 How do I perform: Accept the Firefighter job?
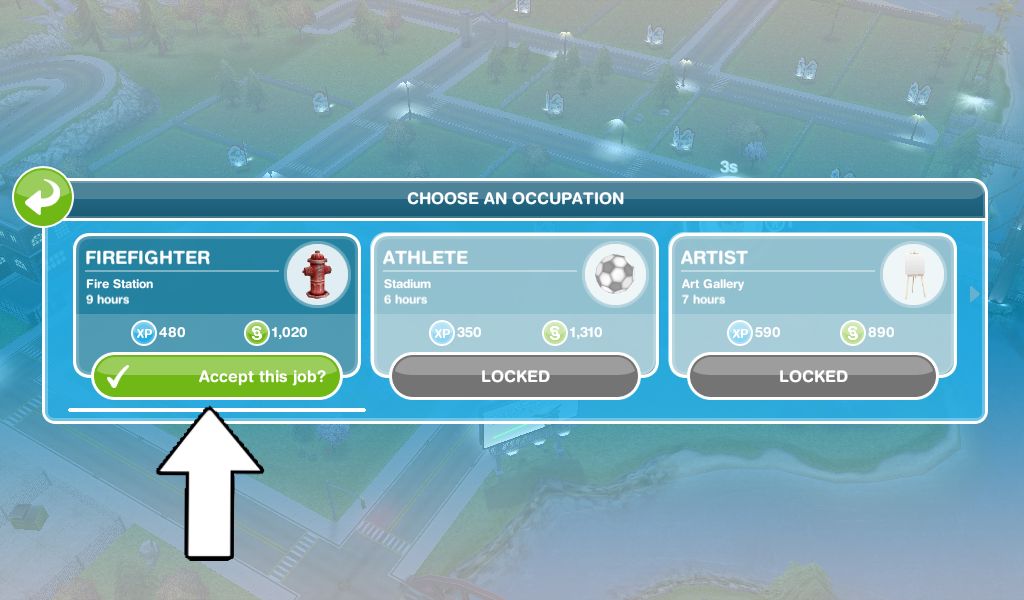pos(217,377)
